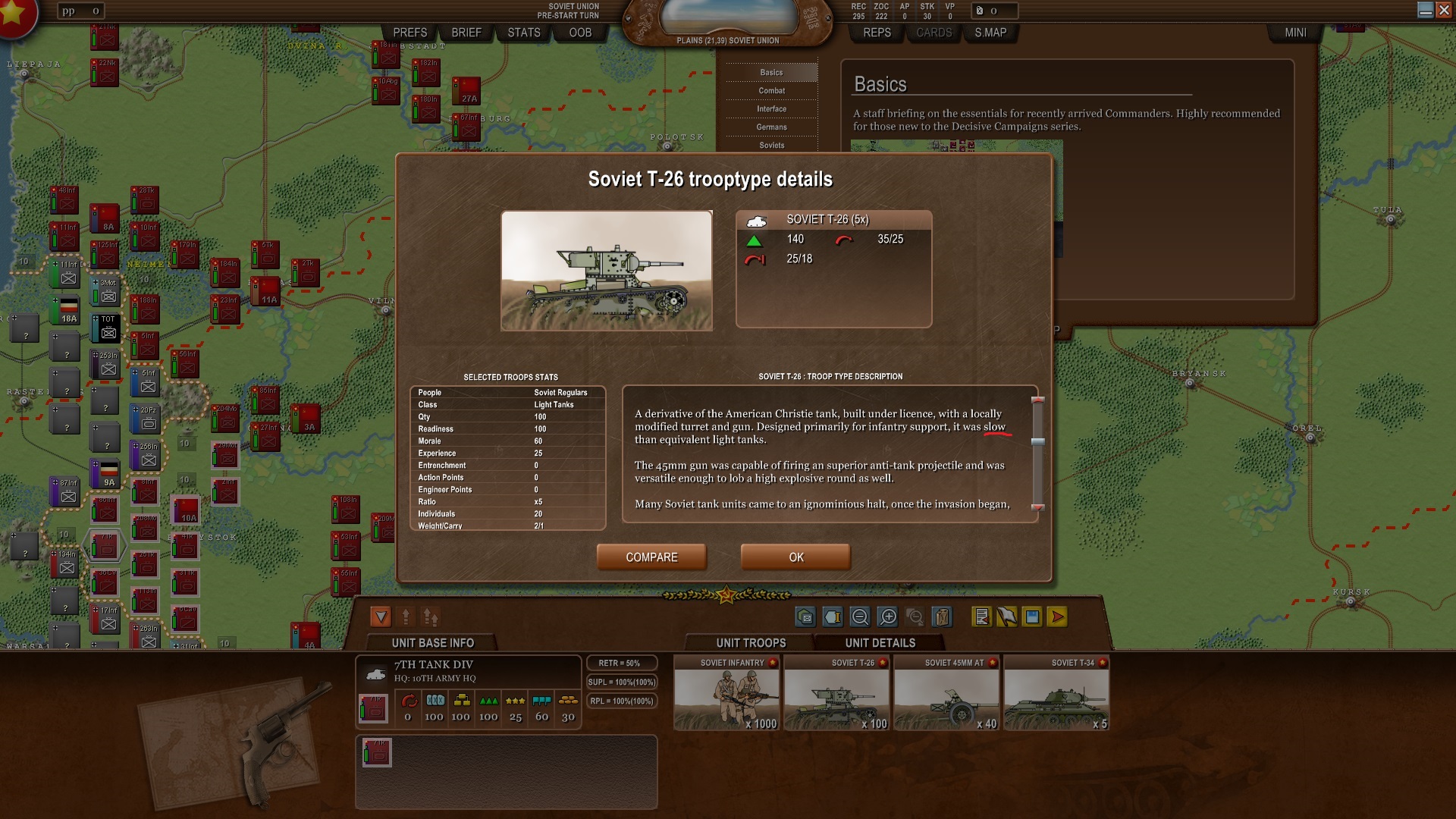Viewport: 1456px width, 819px height.
Task: Select the Soviet 45mm AT troop card
Action: tap(946, 694)
